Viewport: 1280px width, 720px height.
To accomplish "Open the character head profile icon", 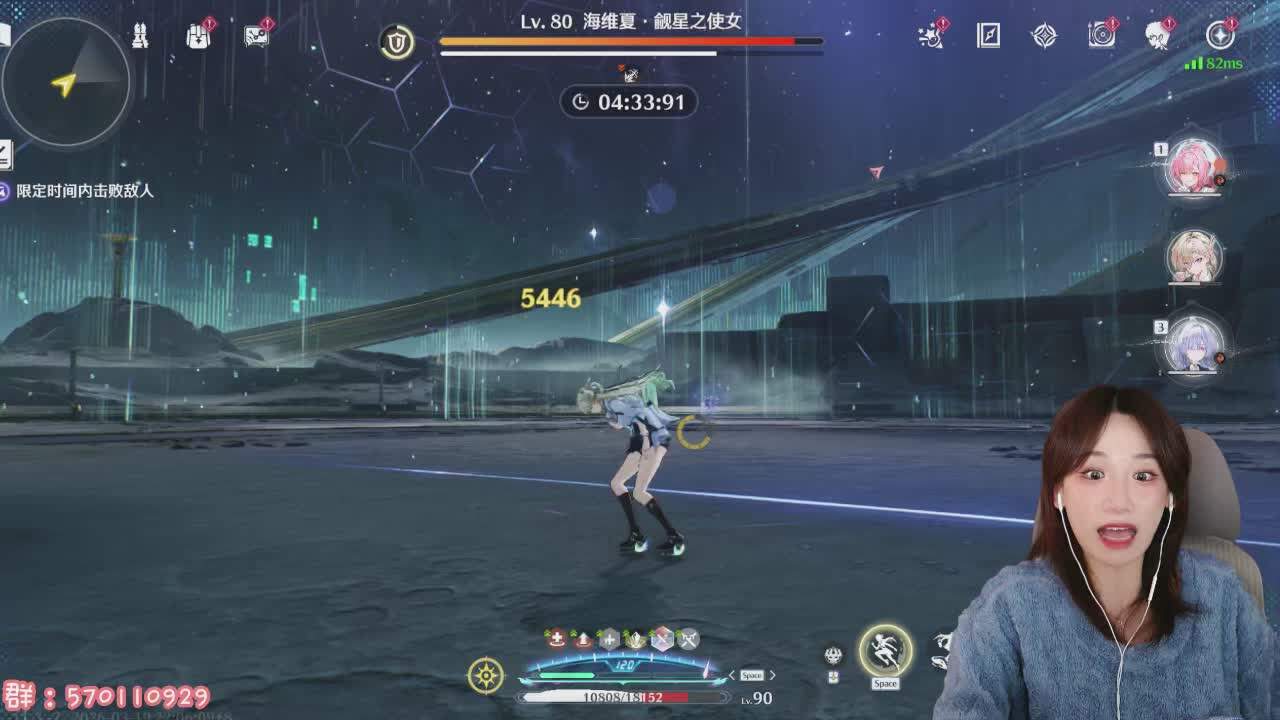I will pos(1158,36).
